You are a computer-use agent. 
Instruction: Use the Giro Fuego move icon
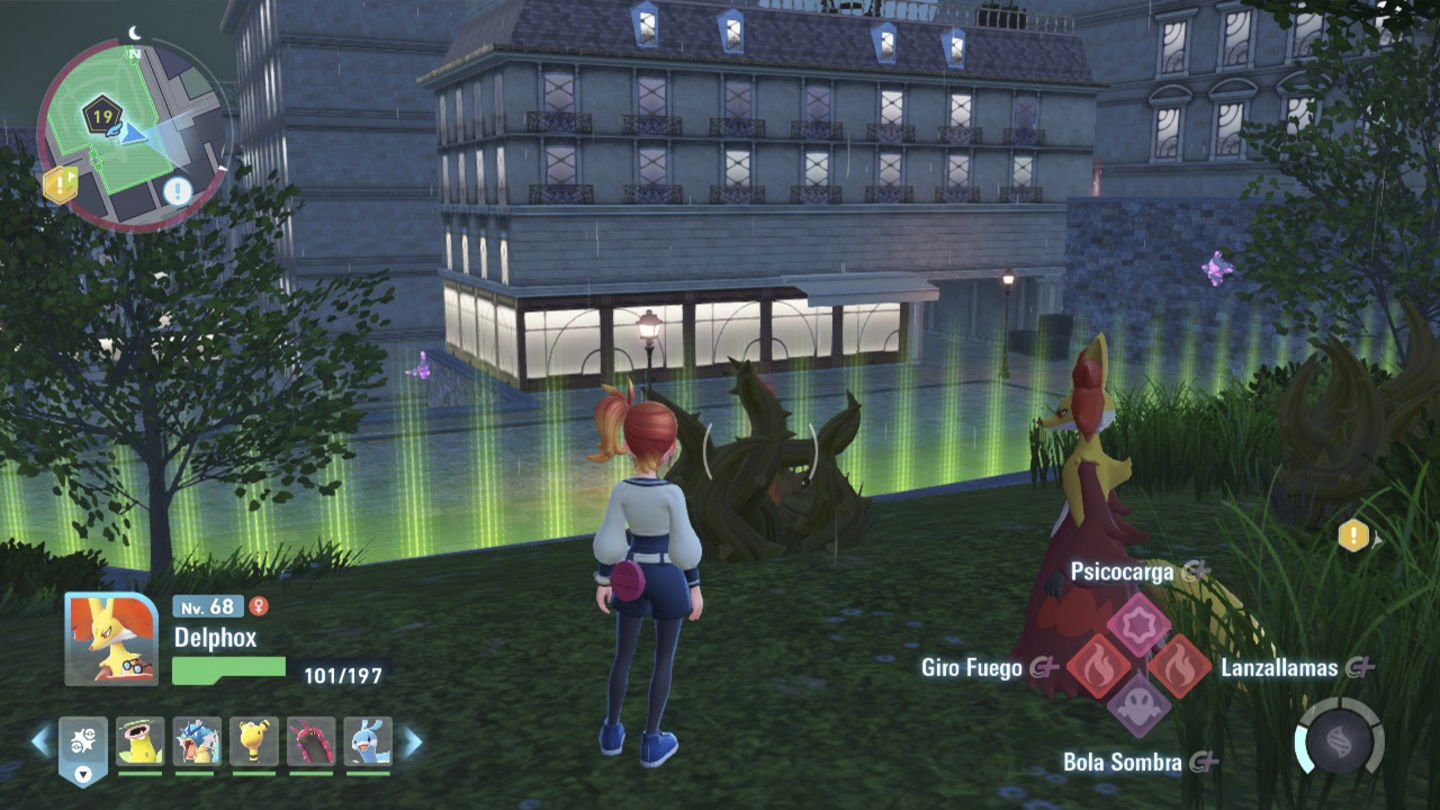point(1097,667)
